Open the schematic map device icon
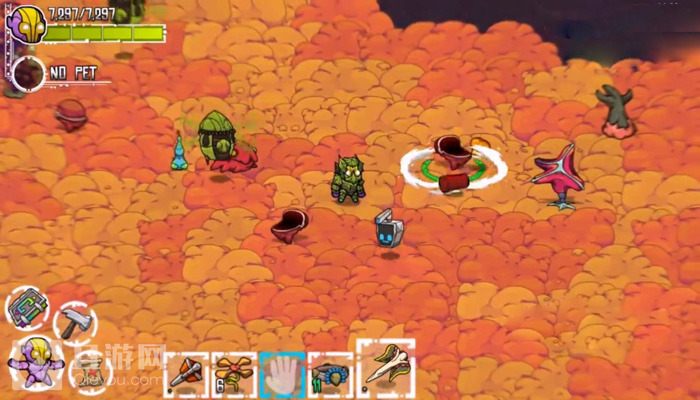Image resolution: width=700 pixels, height=400 pixels. [x=27, y=307]
